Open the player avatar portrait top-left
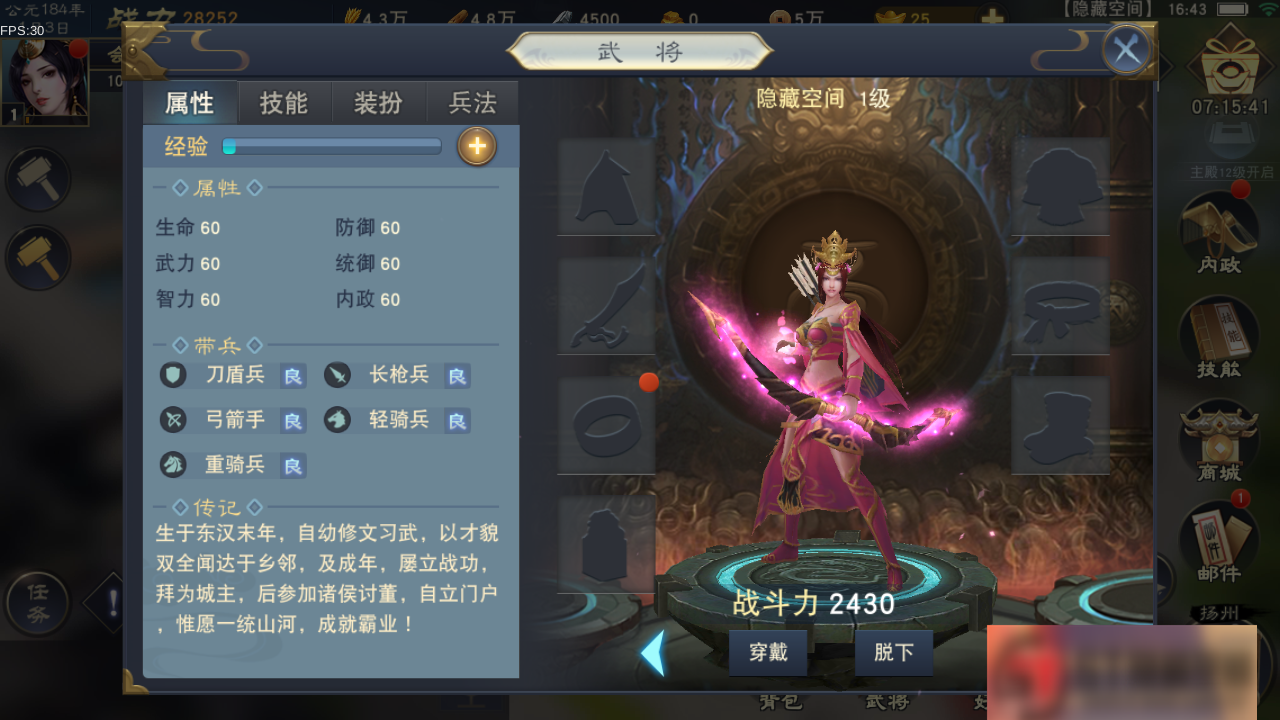1280x720 pixels. point(45,80)
